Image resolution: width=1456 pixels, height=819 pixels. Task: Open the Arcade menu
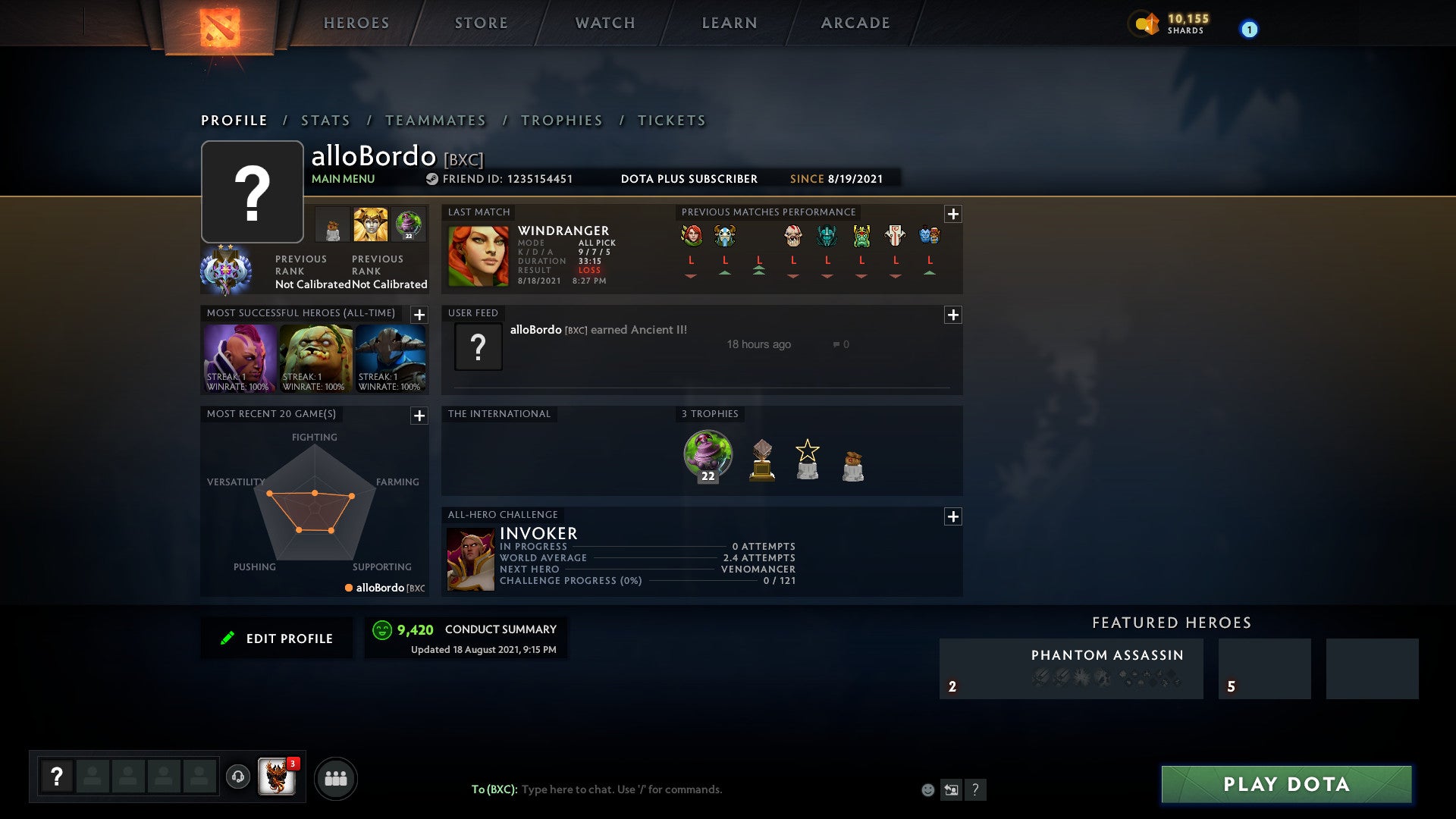(x=855, y=23)
